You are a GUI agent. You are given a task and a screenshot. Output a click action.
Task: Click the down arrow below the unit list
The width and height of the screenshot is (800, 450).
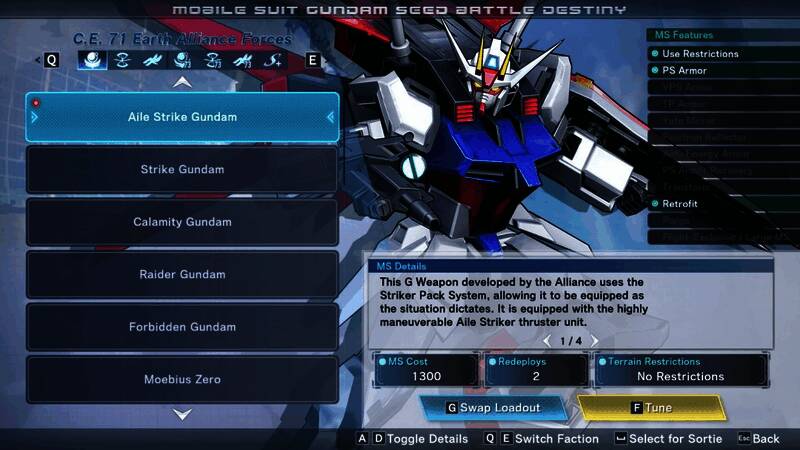[x=182, y=413]
